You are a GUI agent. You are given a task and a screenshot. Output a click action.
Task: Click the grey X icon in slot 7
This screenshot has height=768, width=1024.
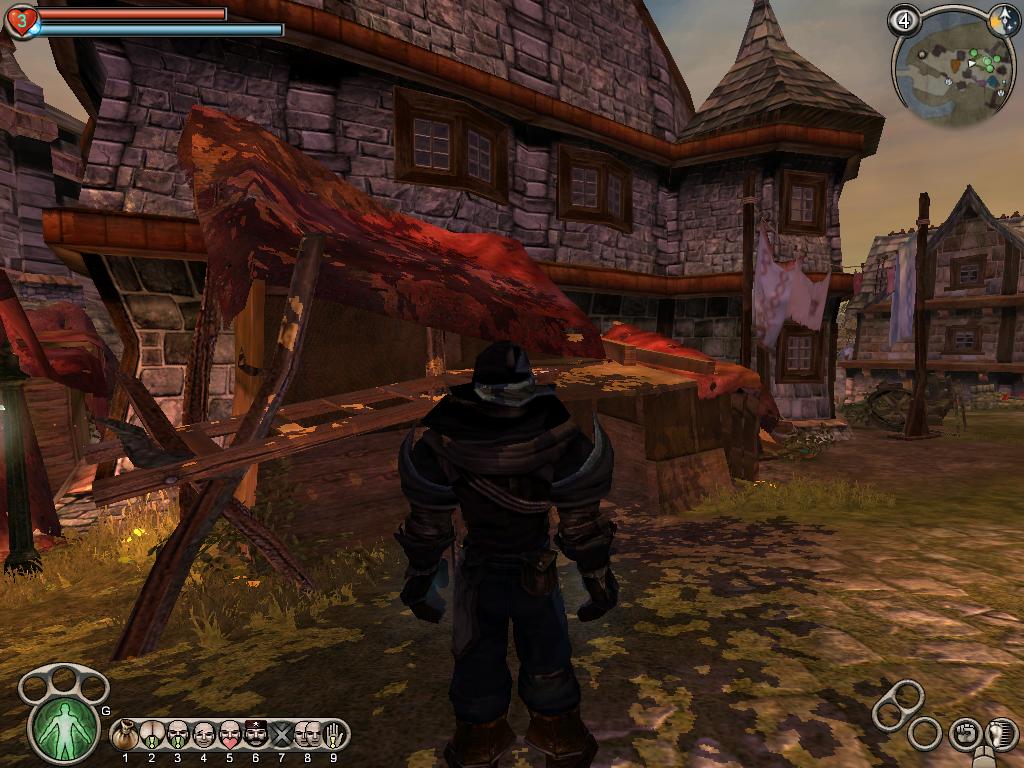point(281,735)
